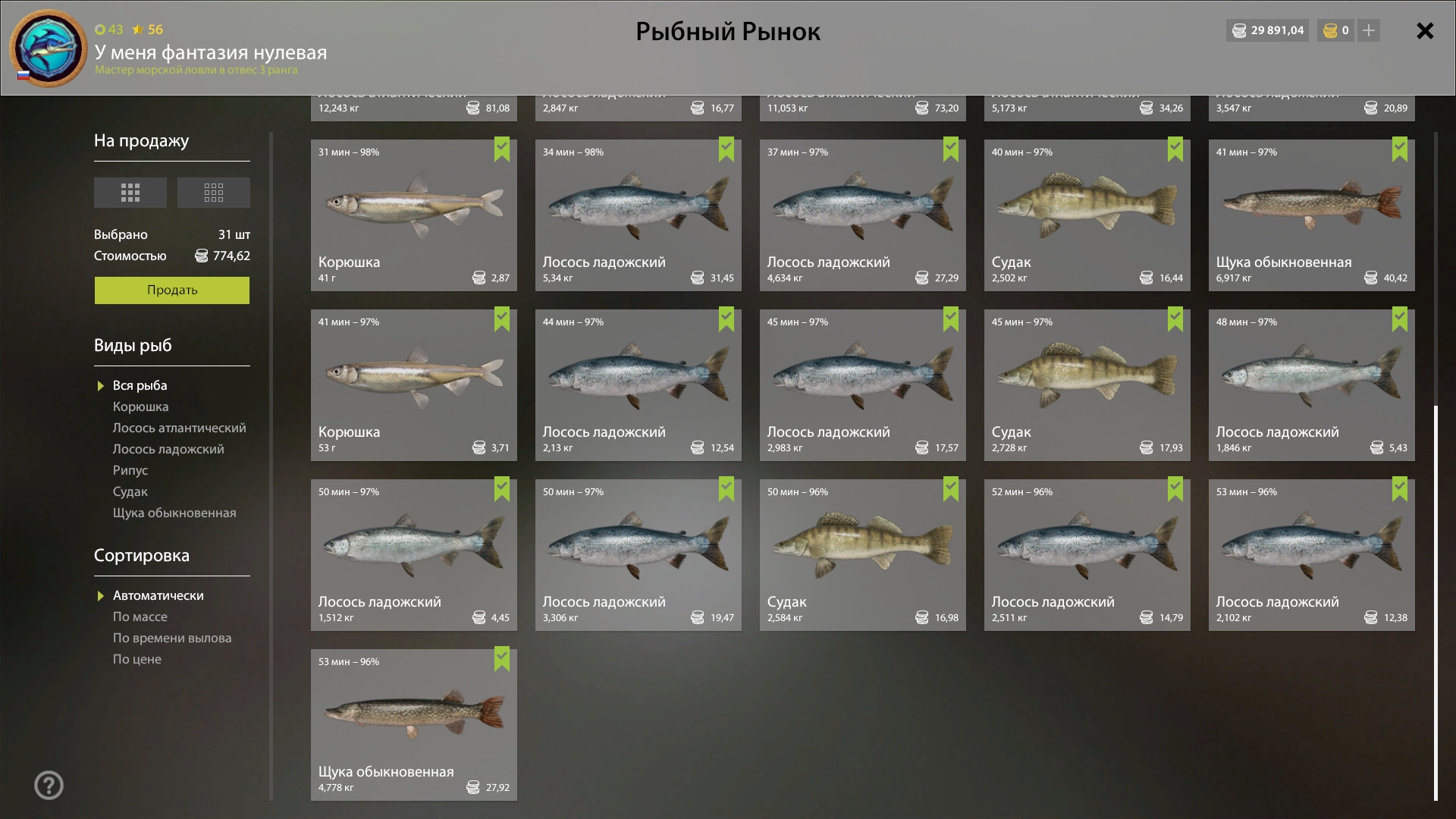Pick the 4,778 кг Щука обыкновенная card
1456x819 pixels.
click(x=413, y=724)
